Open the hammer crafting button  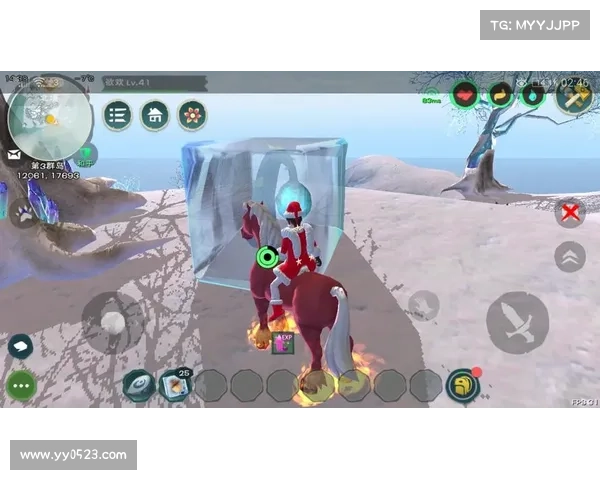coord(574,97)
